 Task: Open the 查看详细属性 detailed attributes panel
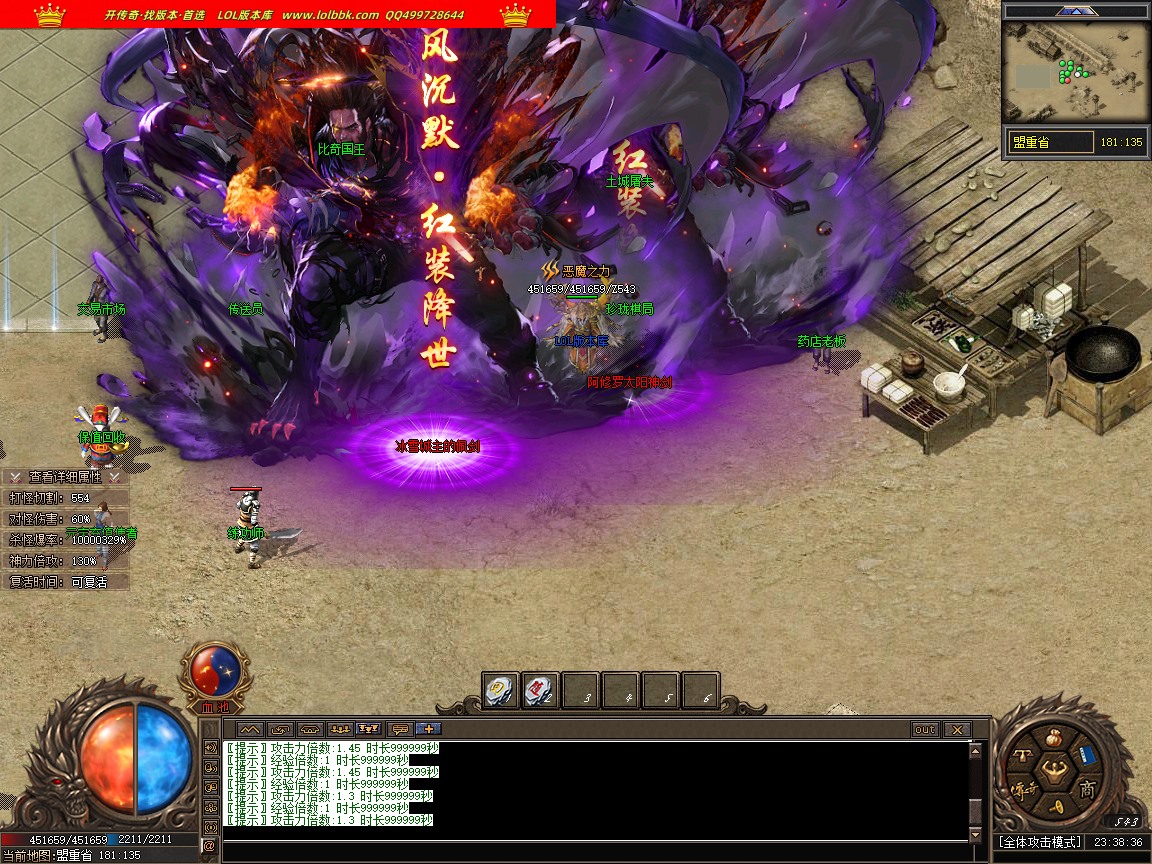[66, 477]
